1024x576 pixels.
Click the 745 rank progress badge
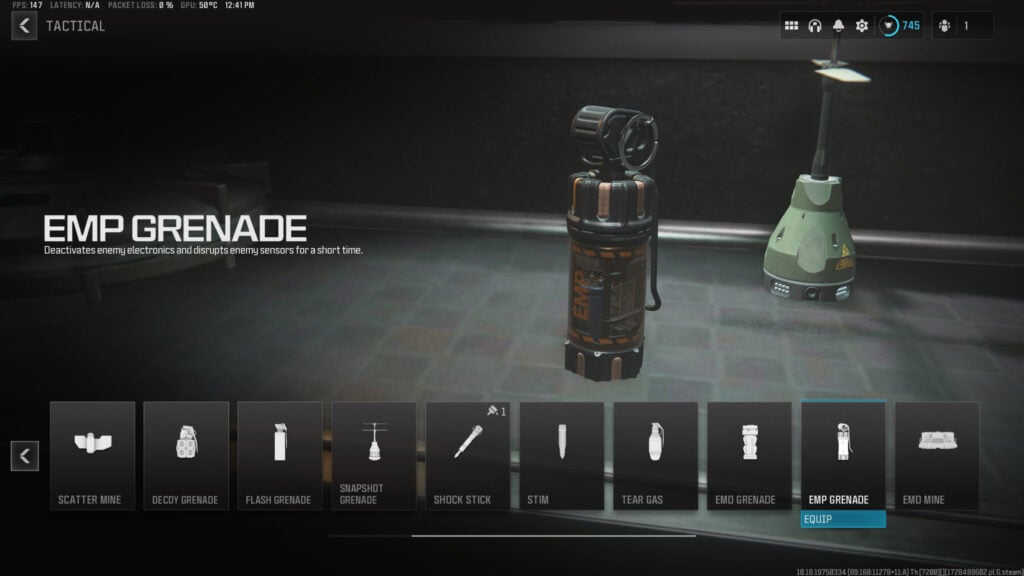click(x=900, y=26)
